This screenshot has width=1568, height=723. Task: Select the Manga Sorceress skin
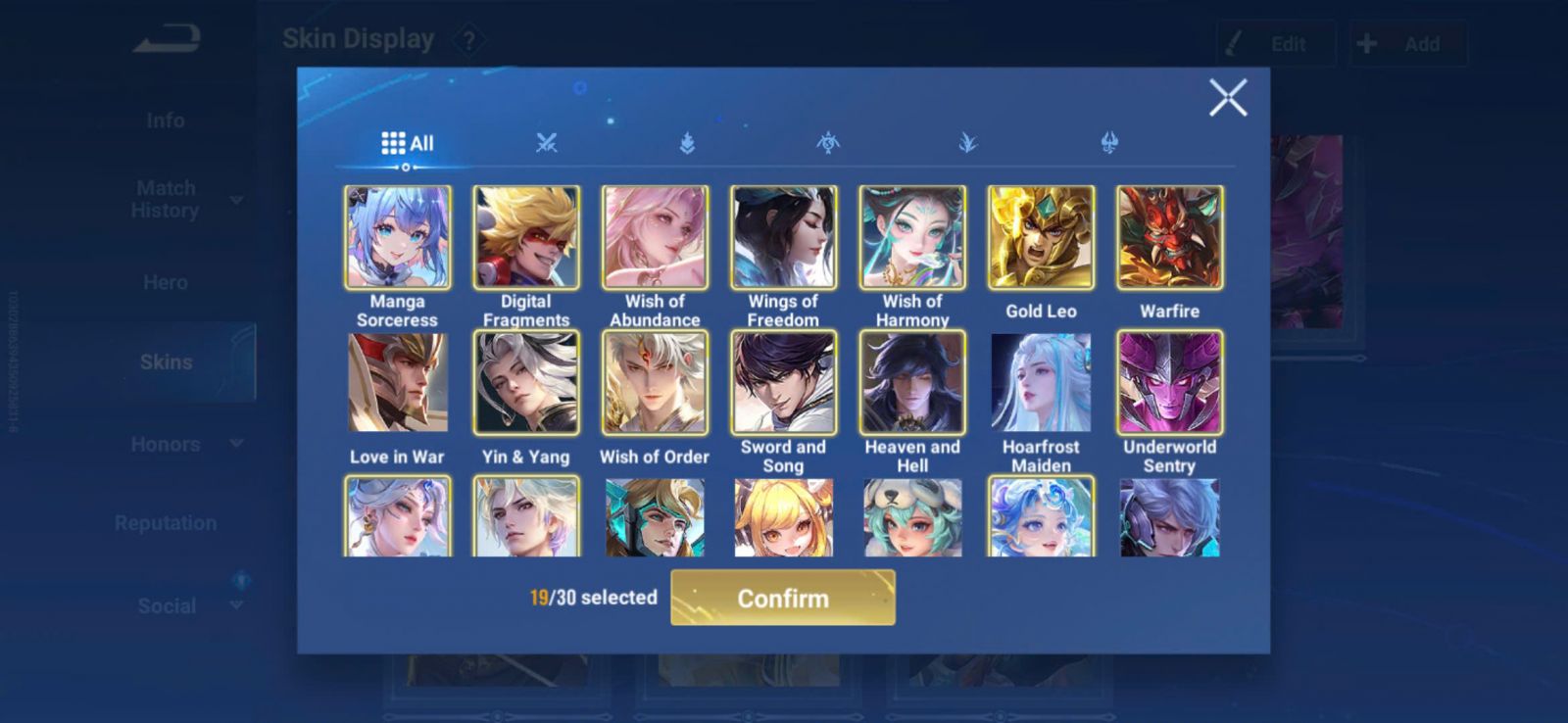(x=398, y=238)
